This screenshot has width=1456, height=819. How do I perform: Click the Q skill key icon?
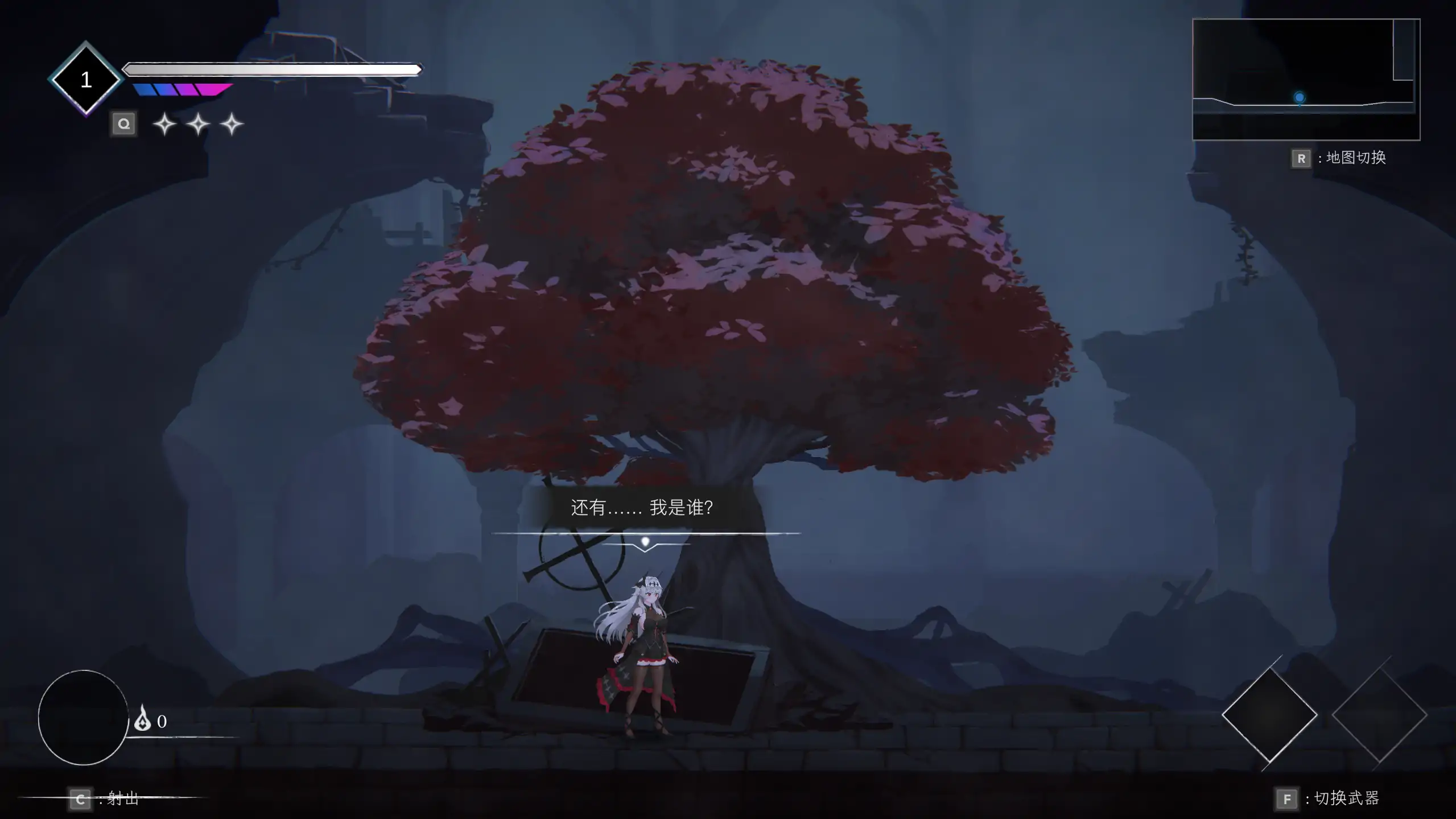124,124
